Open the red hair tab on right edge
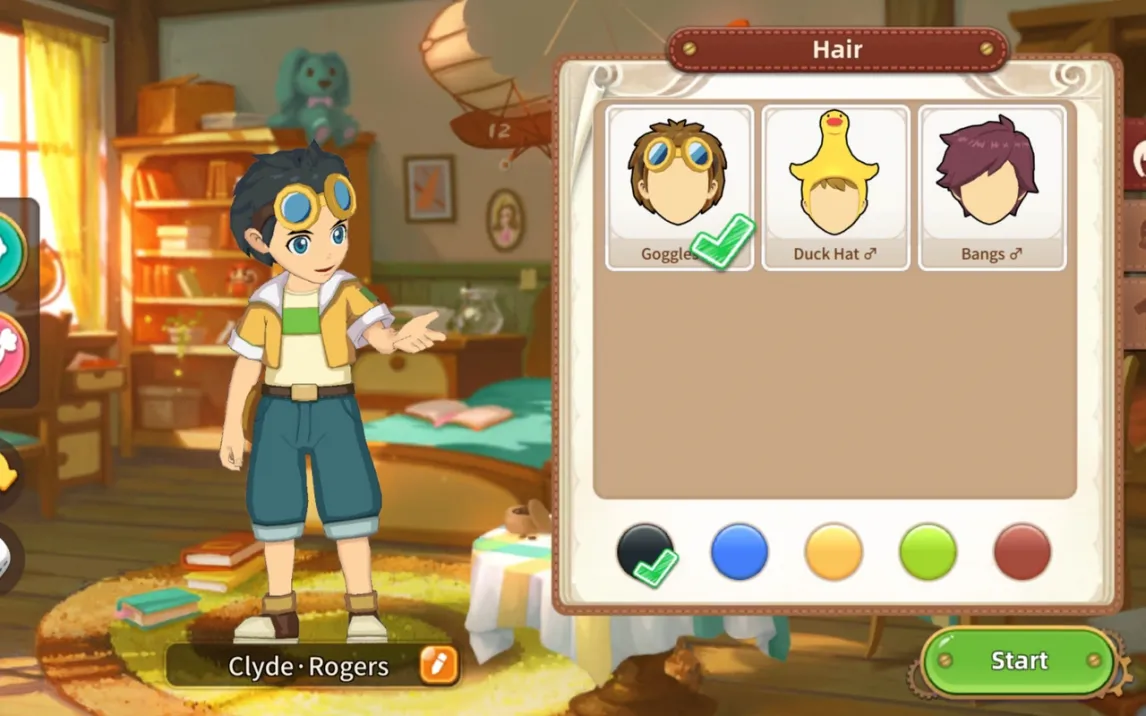 pos(1138,157)
